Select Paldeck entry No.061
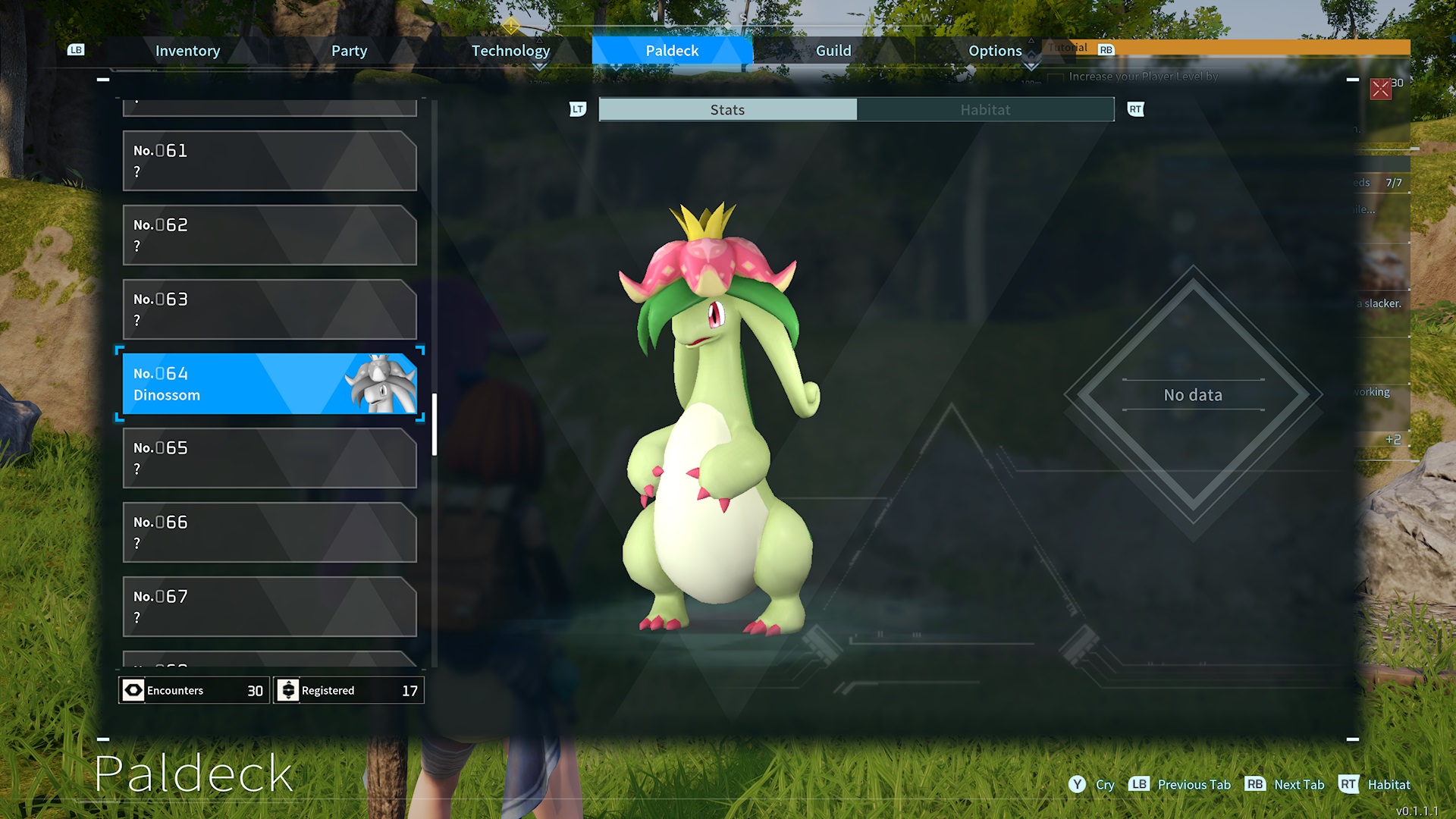This screenshot has height=819, width=1456. [x=269, y=161]
